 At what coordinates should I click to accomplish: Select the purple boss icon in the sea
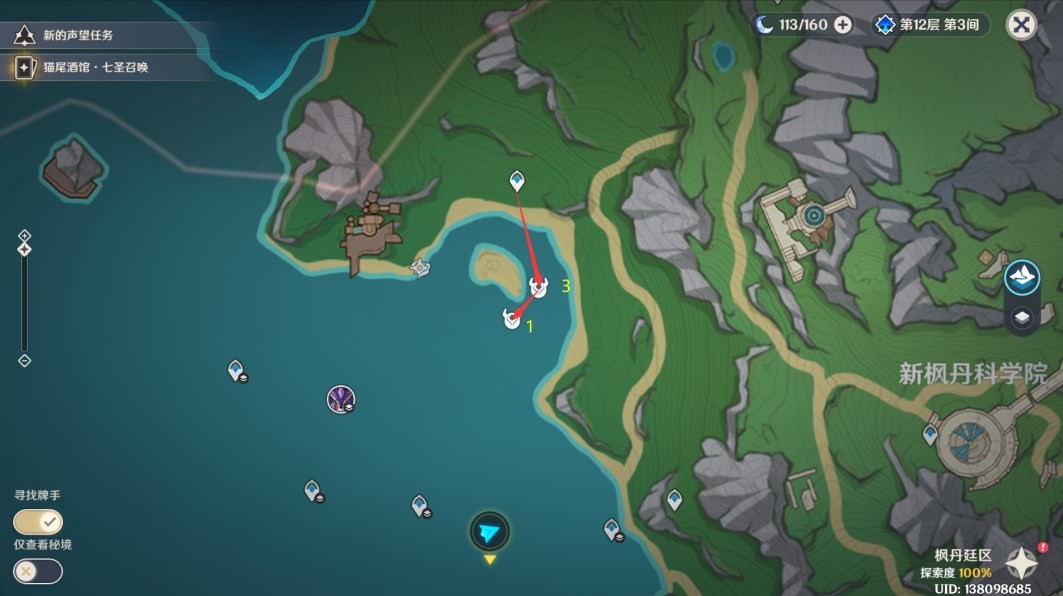pos(341,400)
